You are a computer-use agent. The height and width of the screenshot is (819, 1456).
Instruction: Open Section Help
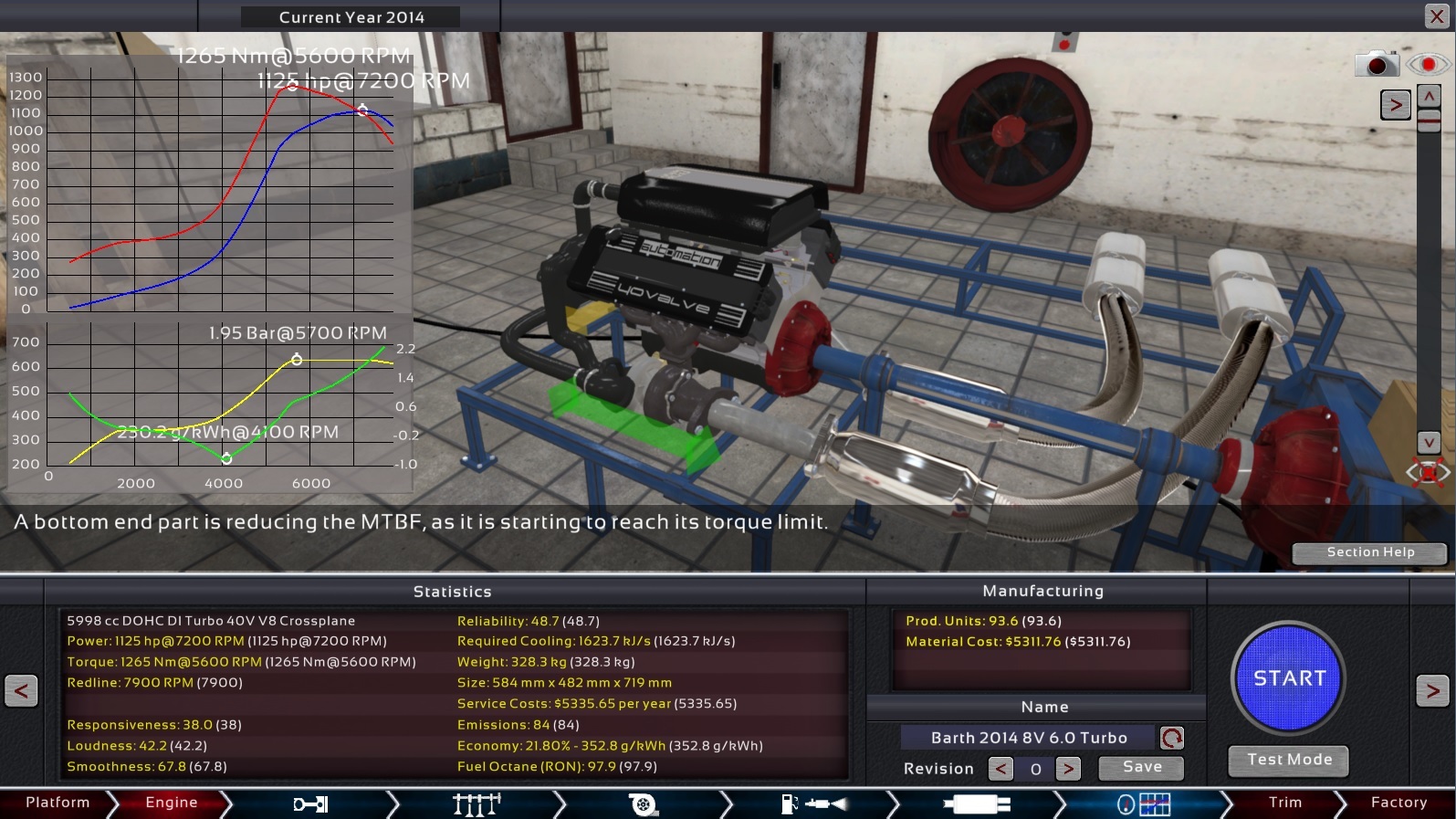(x=1369, y=552)
